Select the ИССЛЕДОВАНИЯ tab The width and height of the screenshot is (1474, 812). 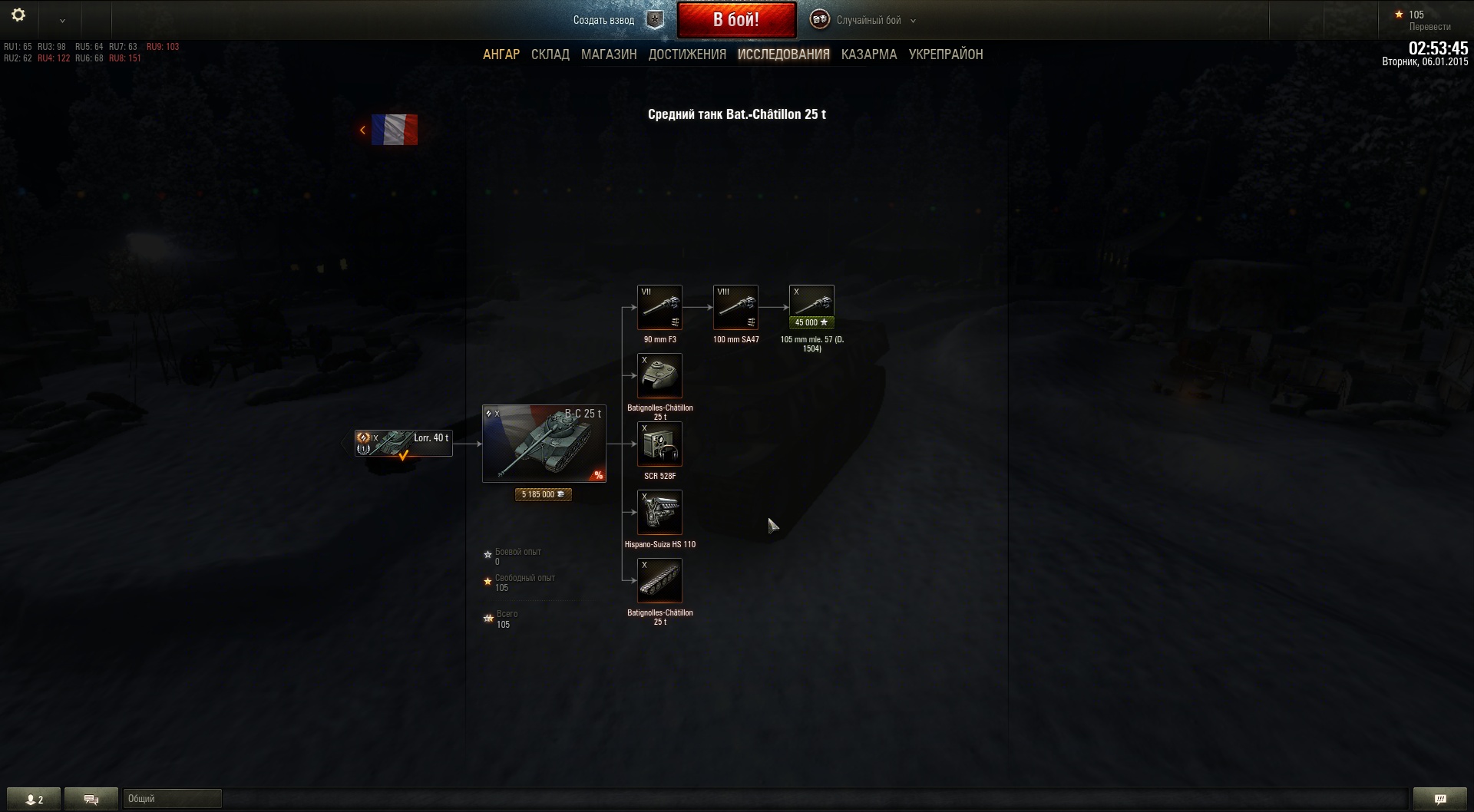[783, 54]
